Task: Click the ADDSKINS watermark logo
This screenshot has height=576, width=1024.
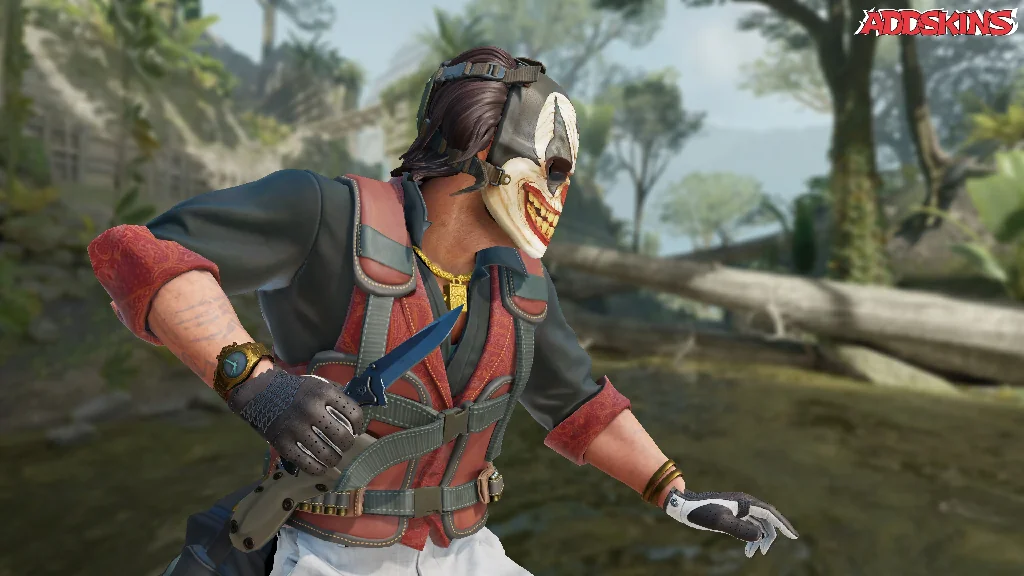Action: (937, 23)
